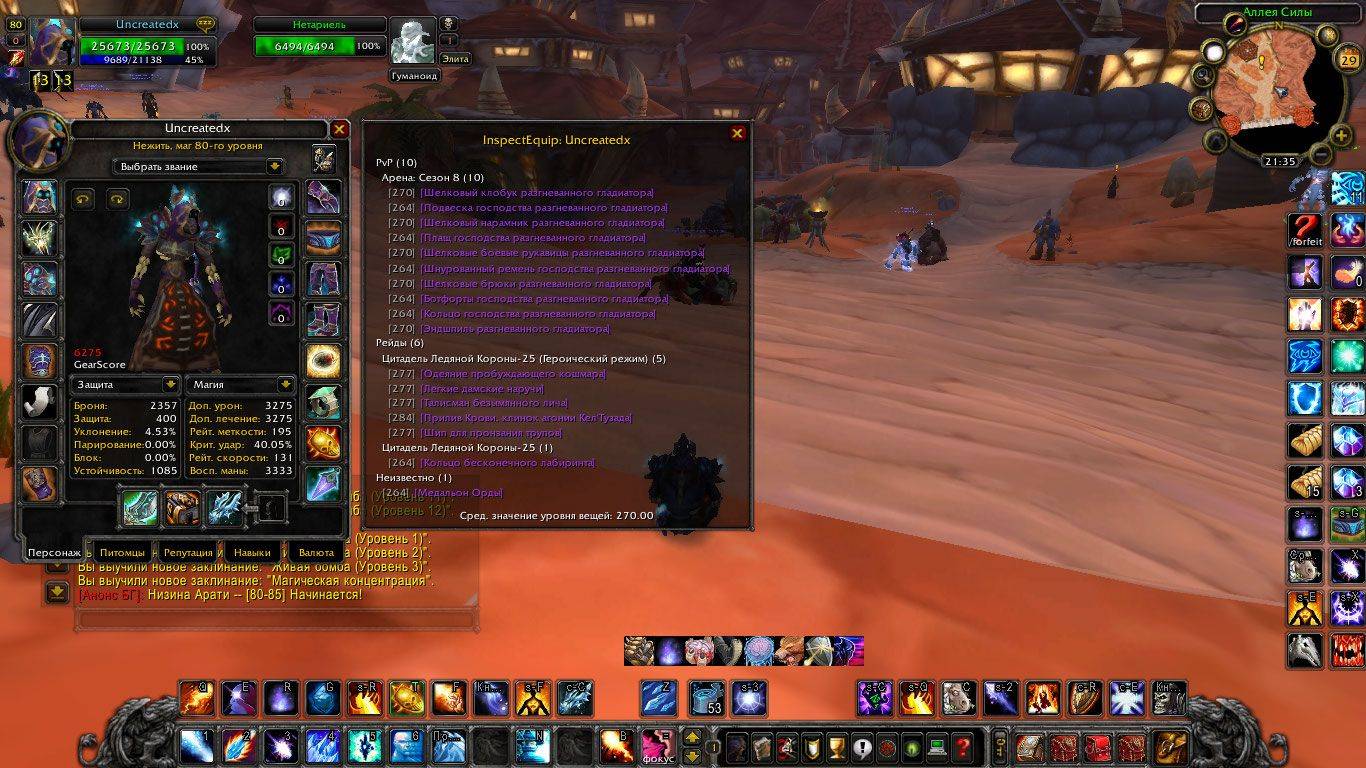Viewport: 1366px width, 768px height.
Task: Close the InspectEquip window
Action: [x=738, y=133]
